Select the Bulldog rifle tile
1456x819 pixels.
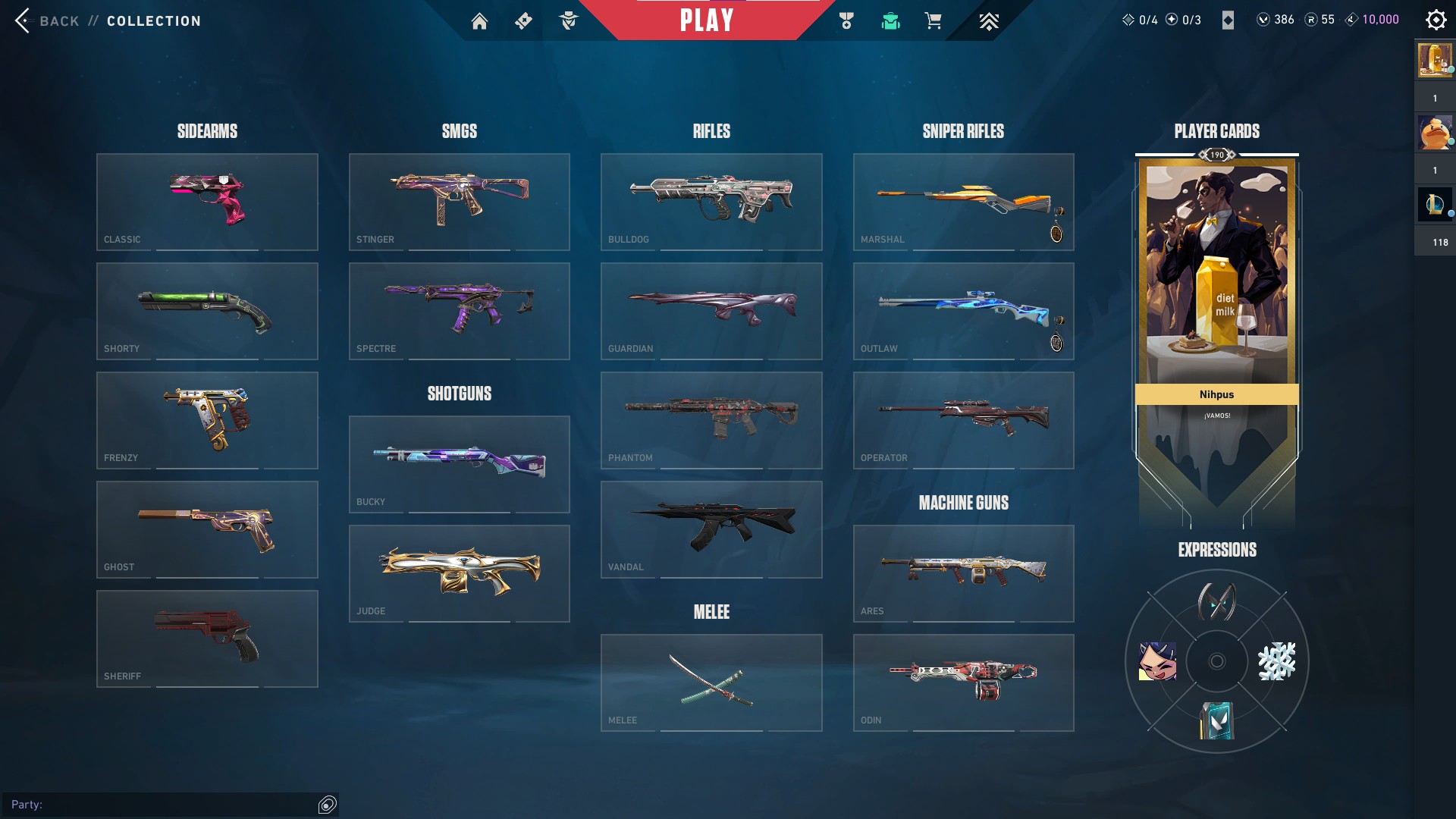(711, 202)
